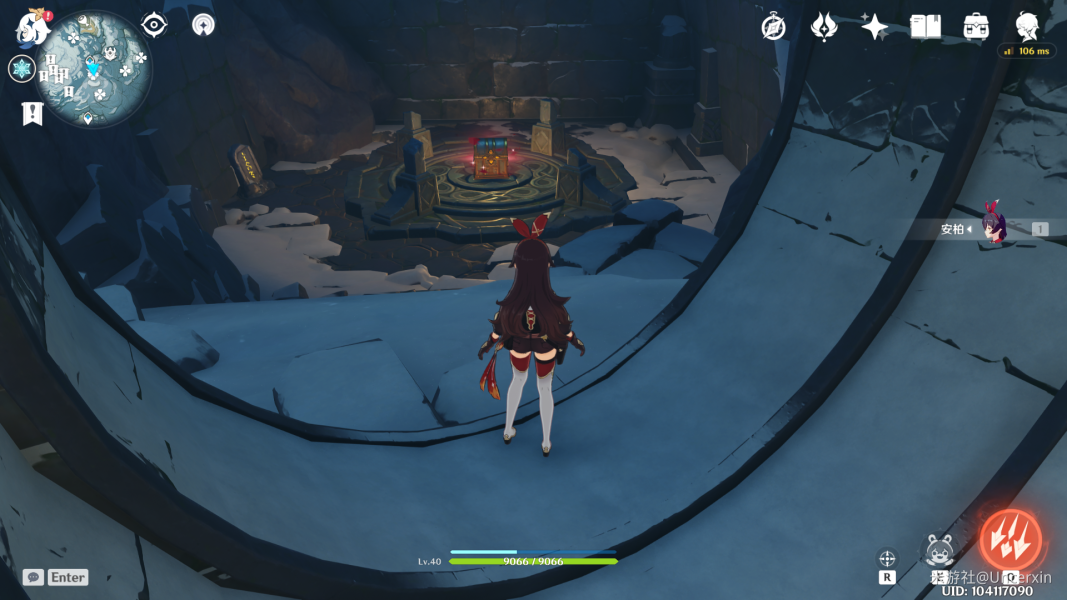
Task: Open the winged battle pass icon
Action: click(824, 27)
